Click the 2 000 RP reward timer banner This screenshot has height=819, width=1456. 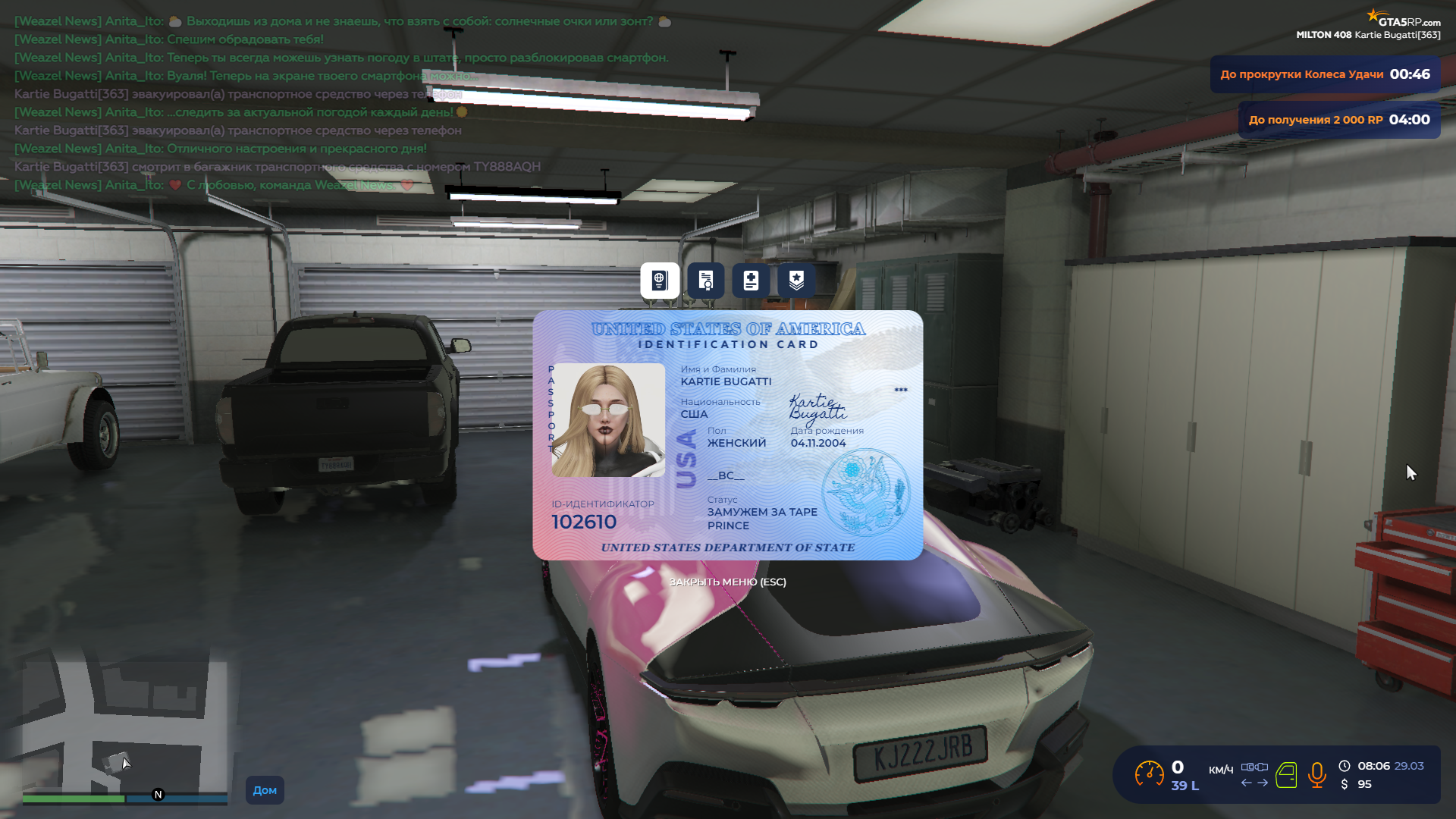pyautogui.click(x=1338, y=120)
